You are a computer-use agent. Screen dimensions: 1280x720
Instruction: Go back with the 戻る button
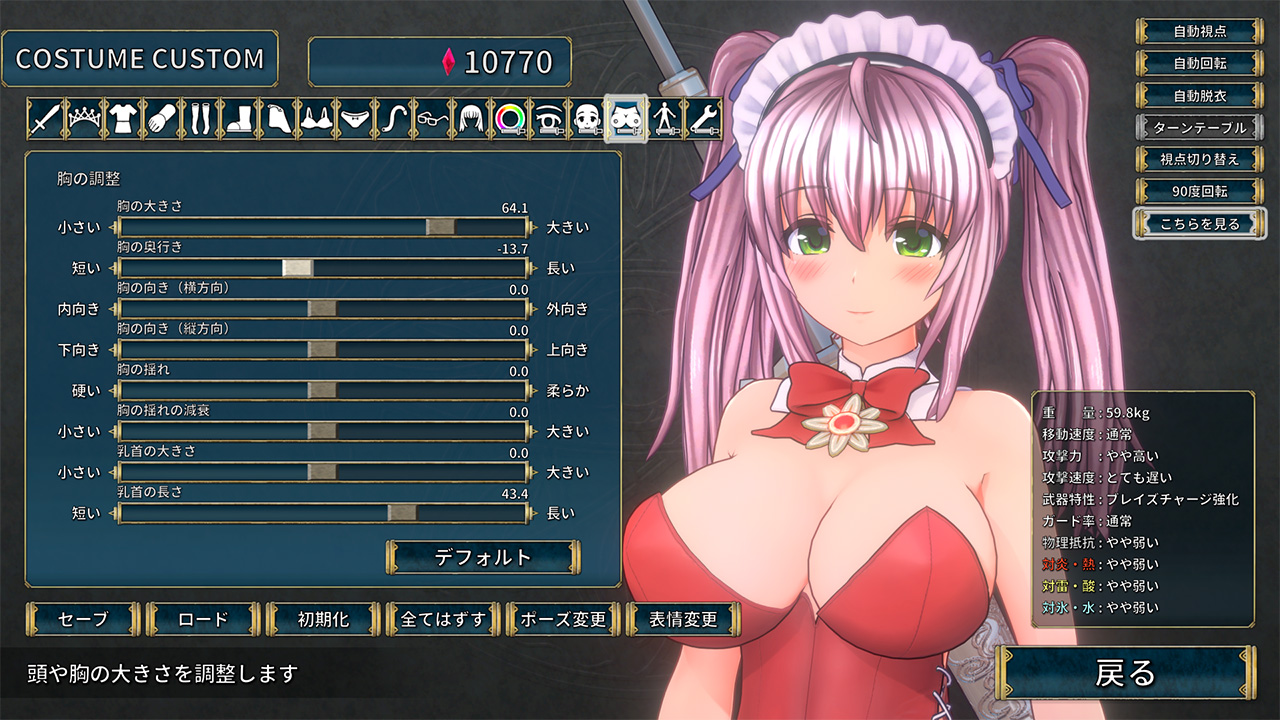click(x=1125, y=673)
